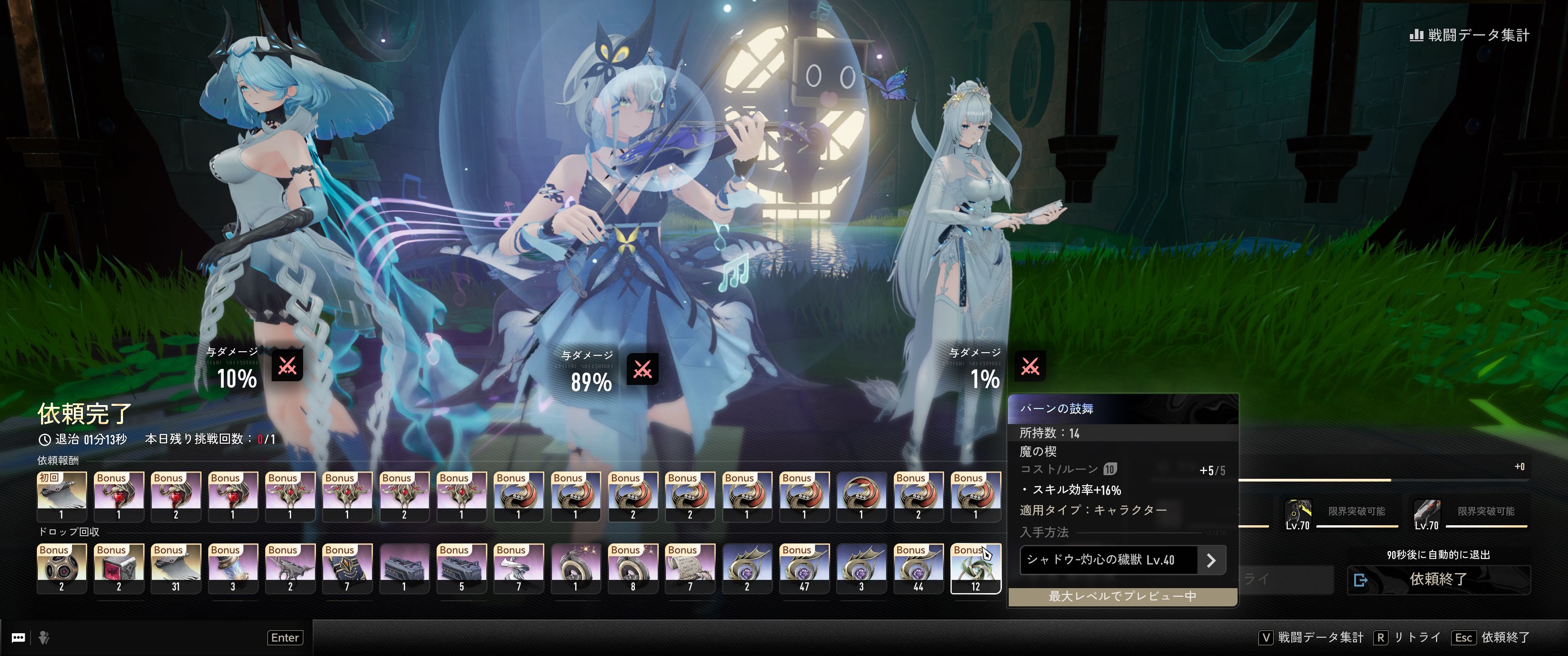Select the purple gem drop with 47
The height and width of the screenshot is (656, 1568).
click(804, 568)
